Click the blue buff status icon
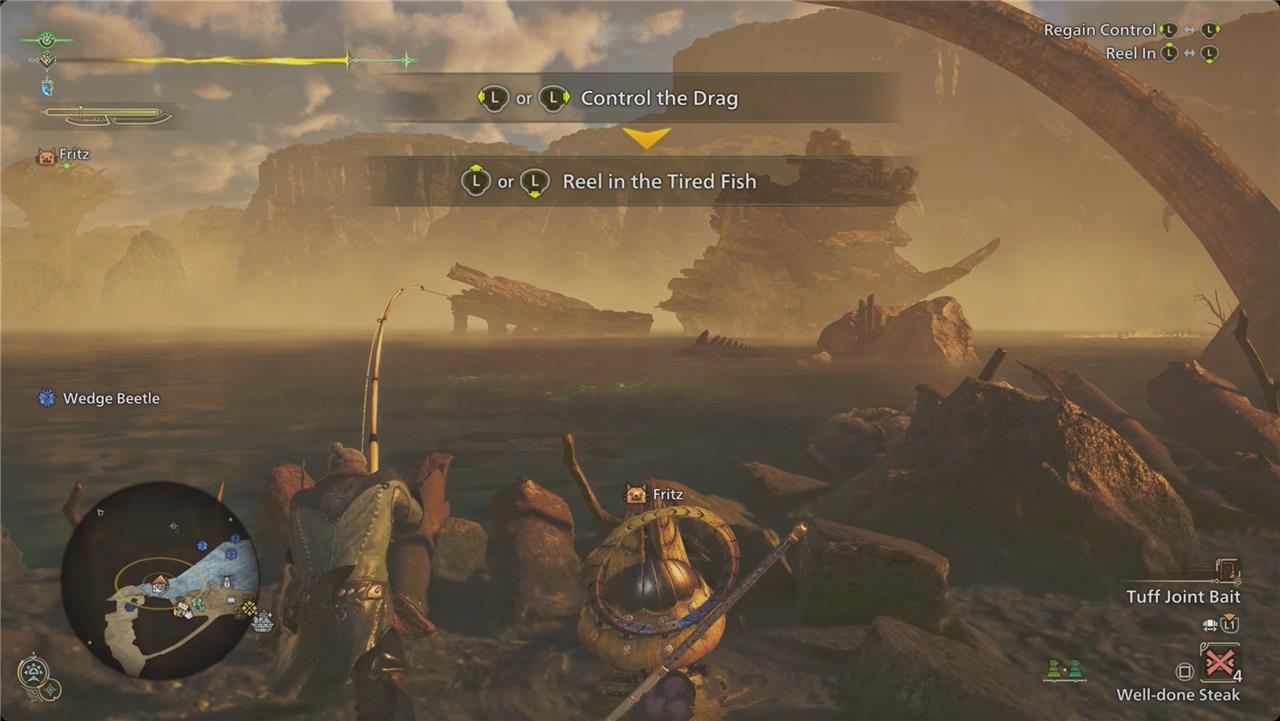This screenshot has height=721, width=1280. tap(46, 88)
